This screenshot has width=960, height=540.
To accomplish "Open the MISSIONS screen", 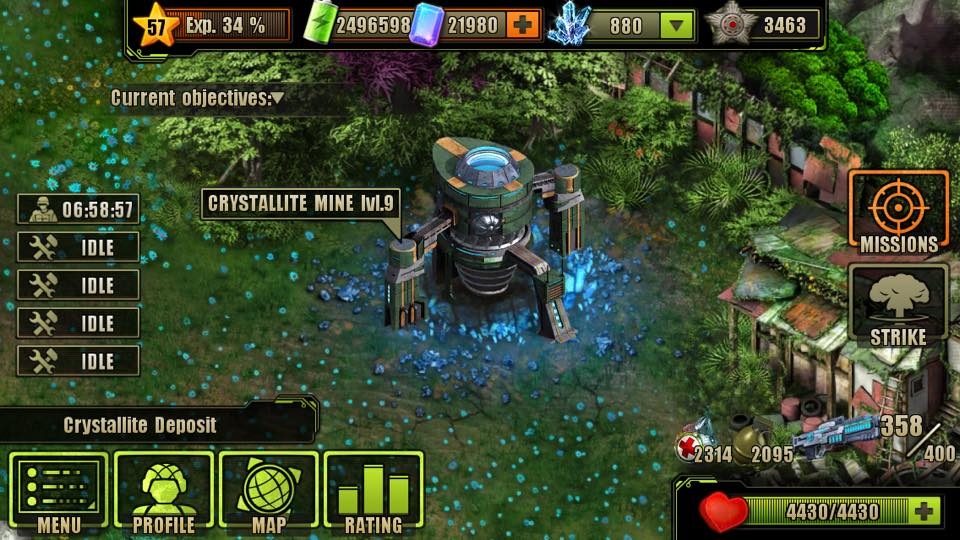I will 898,212.
